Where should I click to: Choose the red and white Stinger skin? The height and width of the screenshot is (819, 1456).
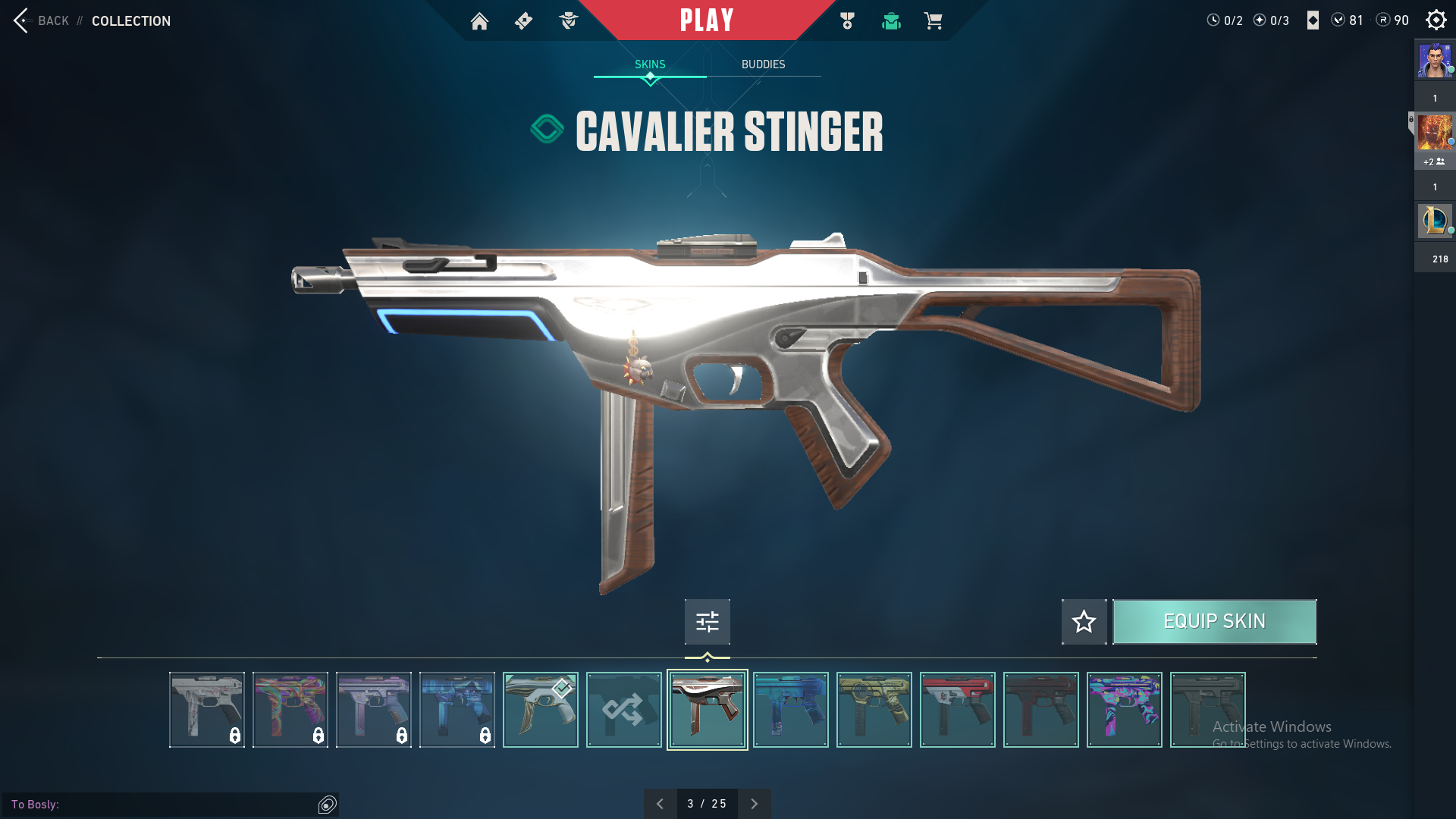tap(957, 710)
